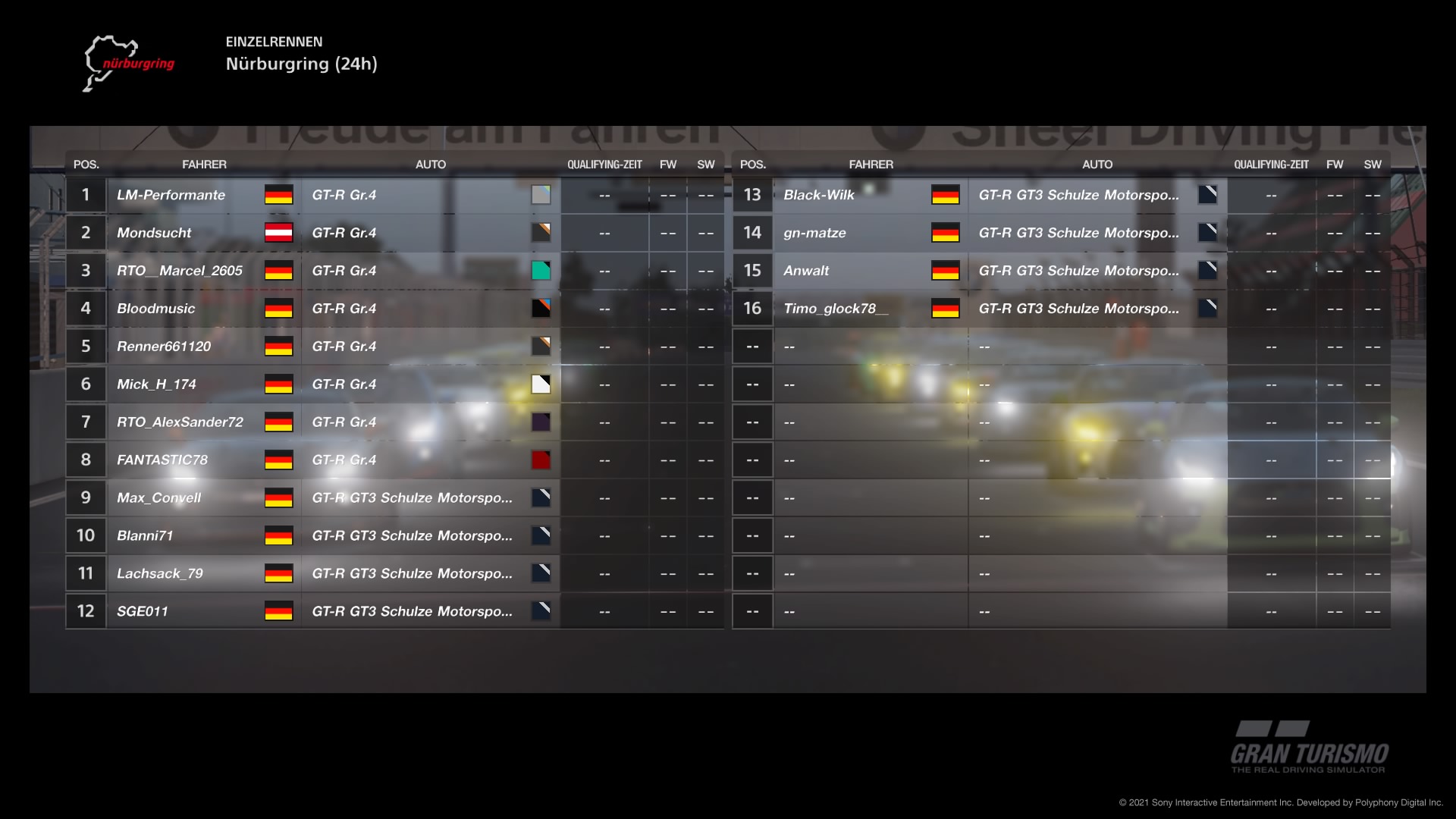Select the FAHRER column header
The height and width of the screenshot is (819, 1456).
pyautogui.click(x=205, y=164)
